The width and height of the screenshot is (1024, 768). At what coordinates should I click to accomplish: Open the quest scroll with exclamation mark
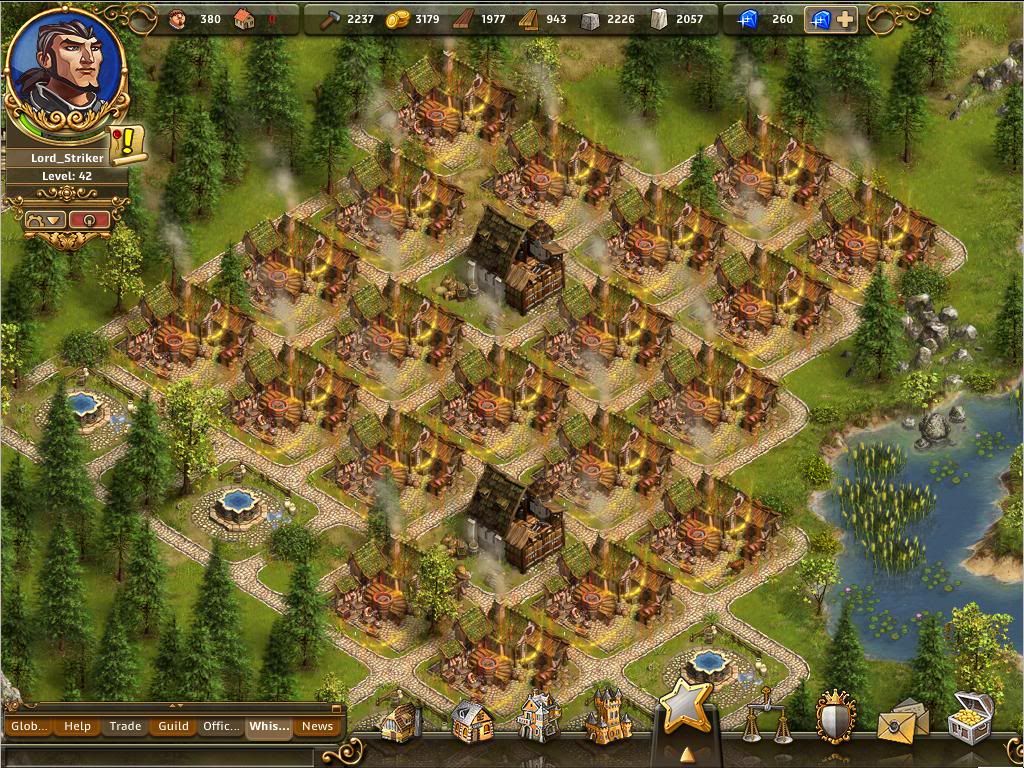tap(127, 146)
